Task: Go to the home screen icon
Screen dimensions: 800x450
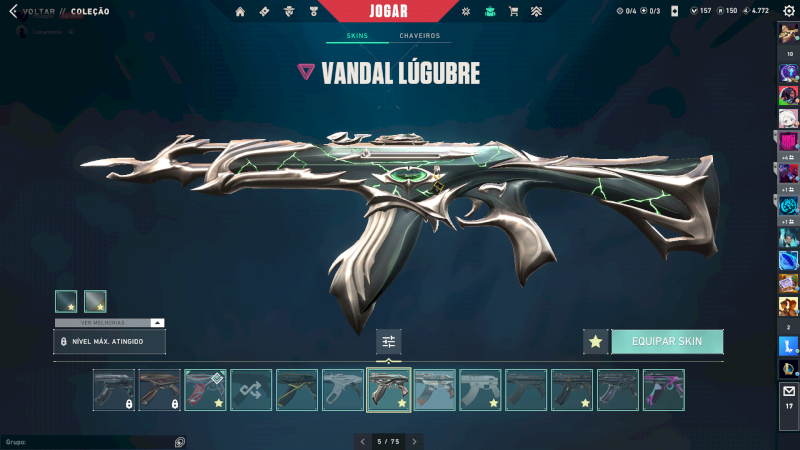Action: click(x=240, y=11)
